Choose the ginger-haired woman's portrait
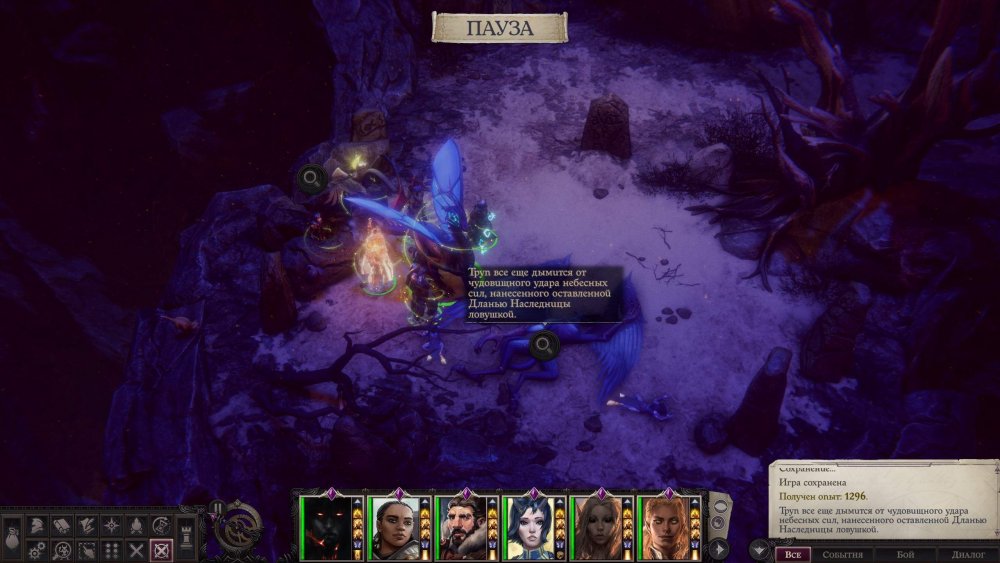 (x=665, y=527)
